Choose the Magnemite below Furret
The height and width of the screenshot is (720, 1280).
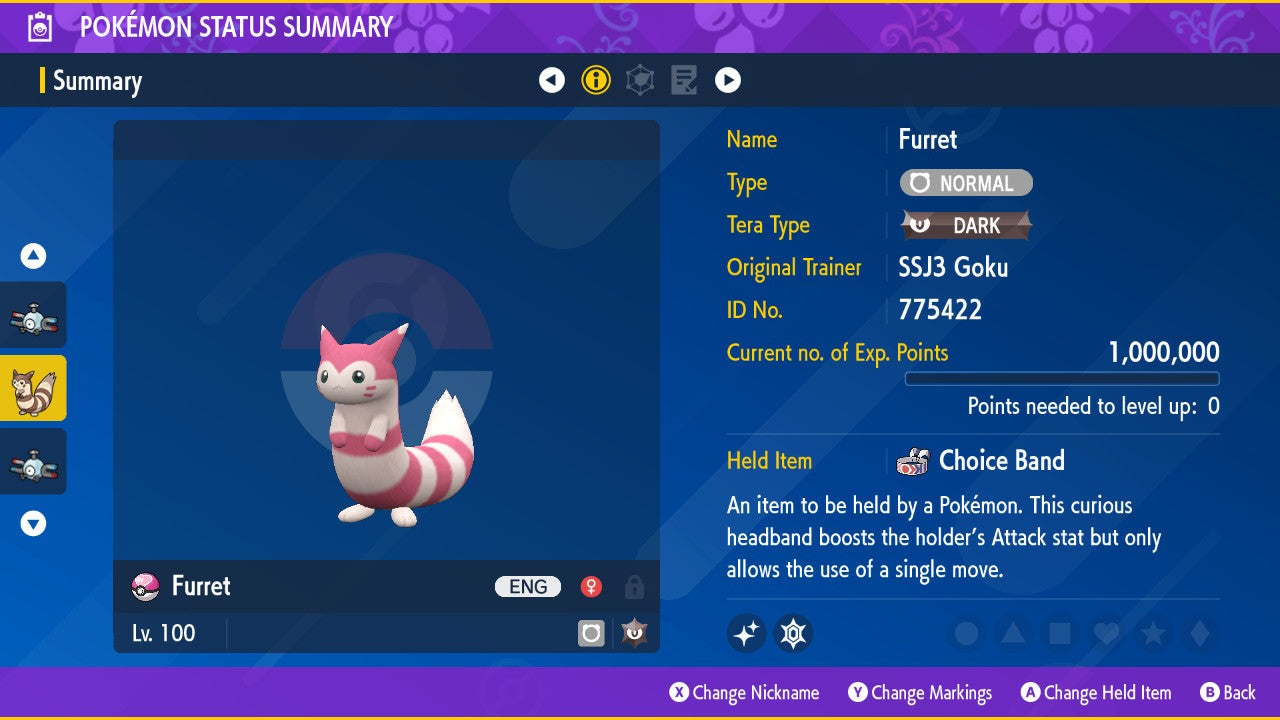pyautogui.click(x=33, y=461)
